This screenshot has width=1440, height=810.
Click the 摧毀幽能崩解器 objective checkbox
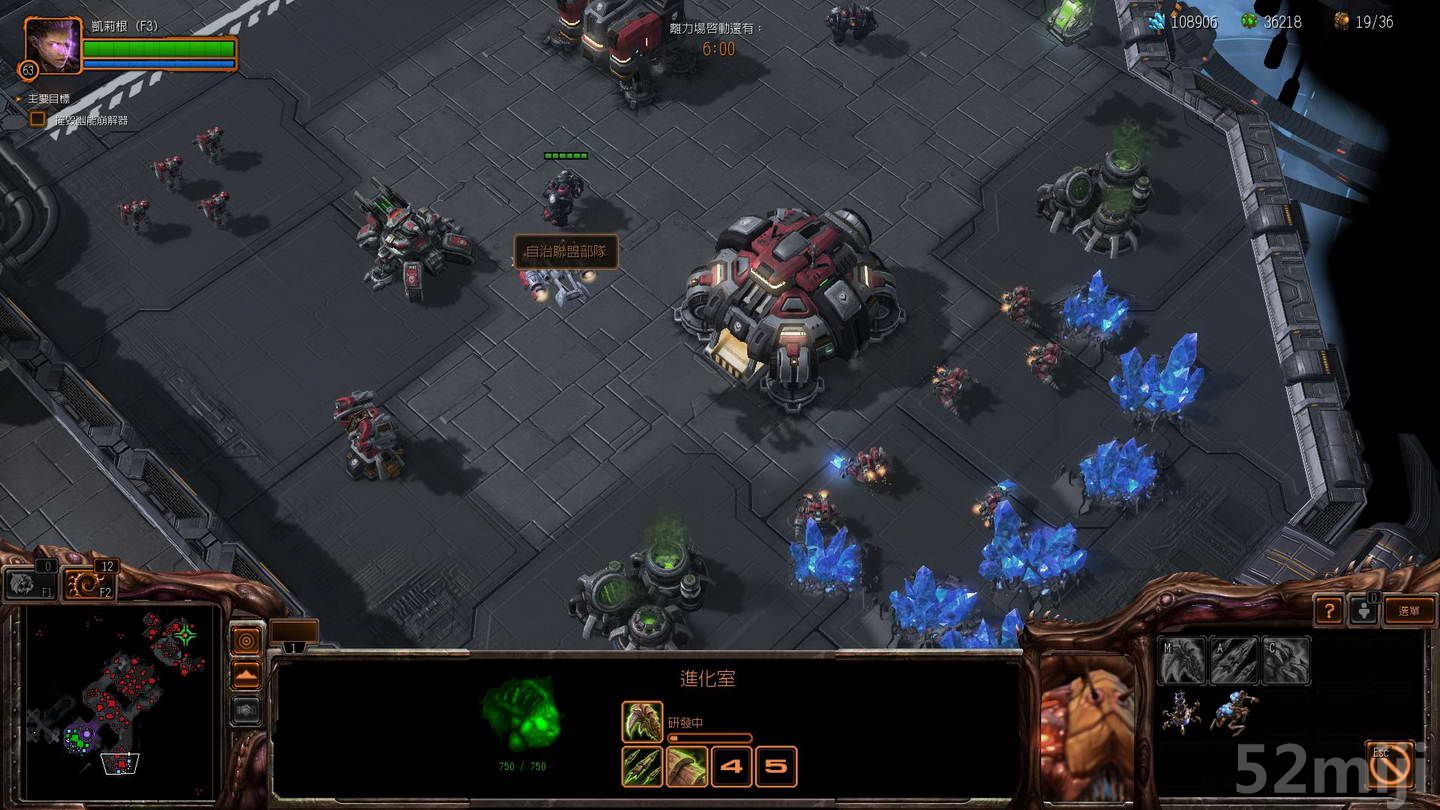[x=36, y=119]
